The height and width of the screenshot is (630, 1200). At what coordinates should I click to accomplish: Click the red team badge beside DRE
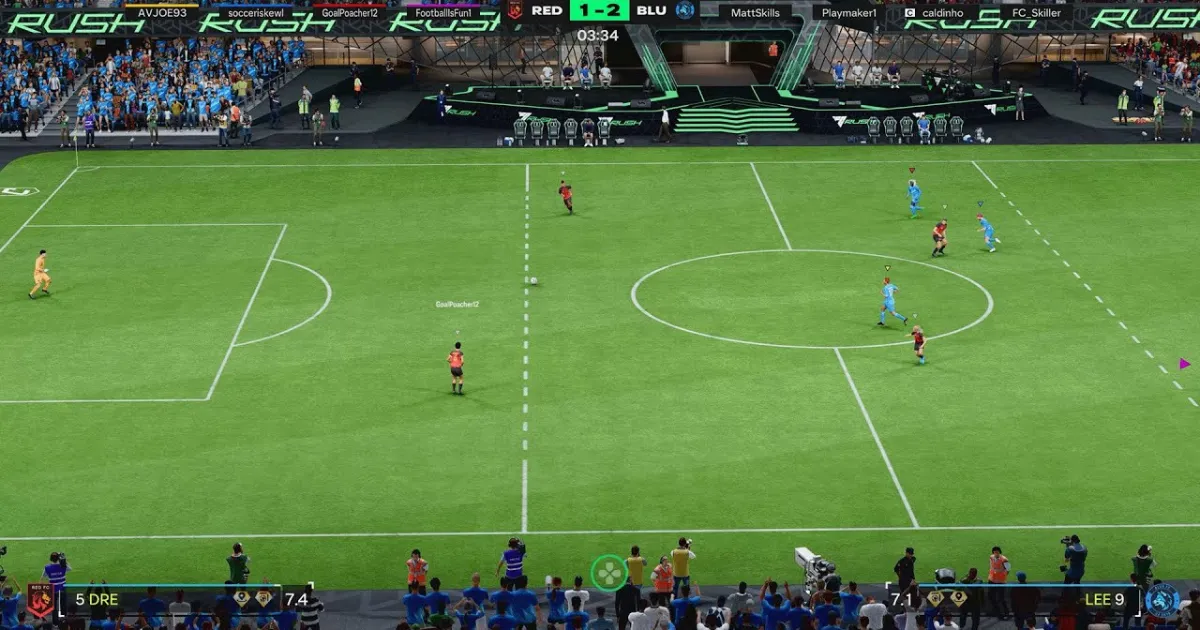(x=40, y=599)
